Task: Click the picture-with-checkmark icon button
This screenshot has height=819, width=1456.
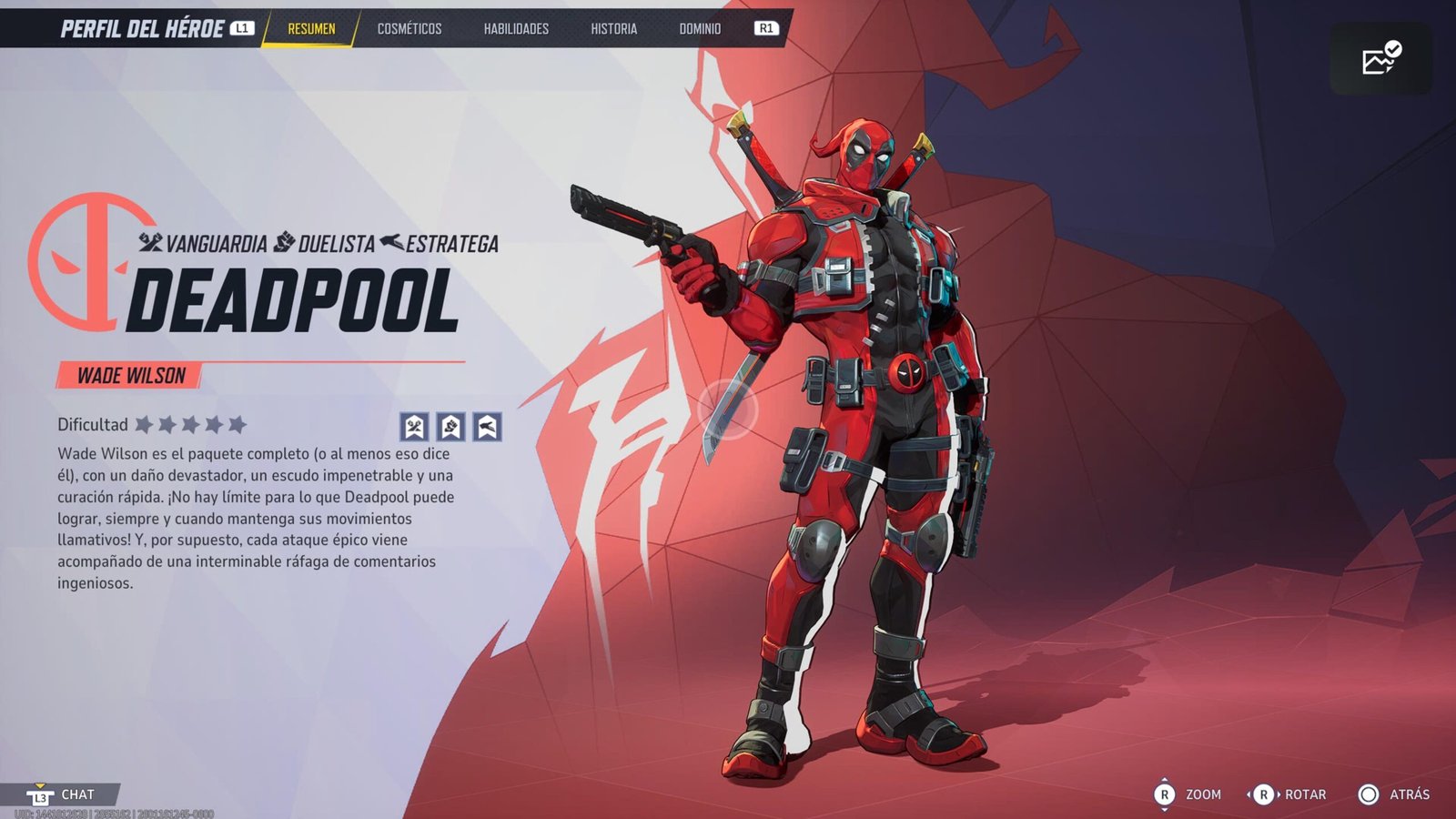Action: [x=1380, y=59]
